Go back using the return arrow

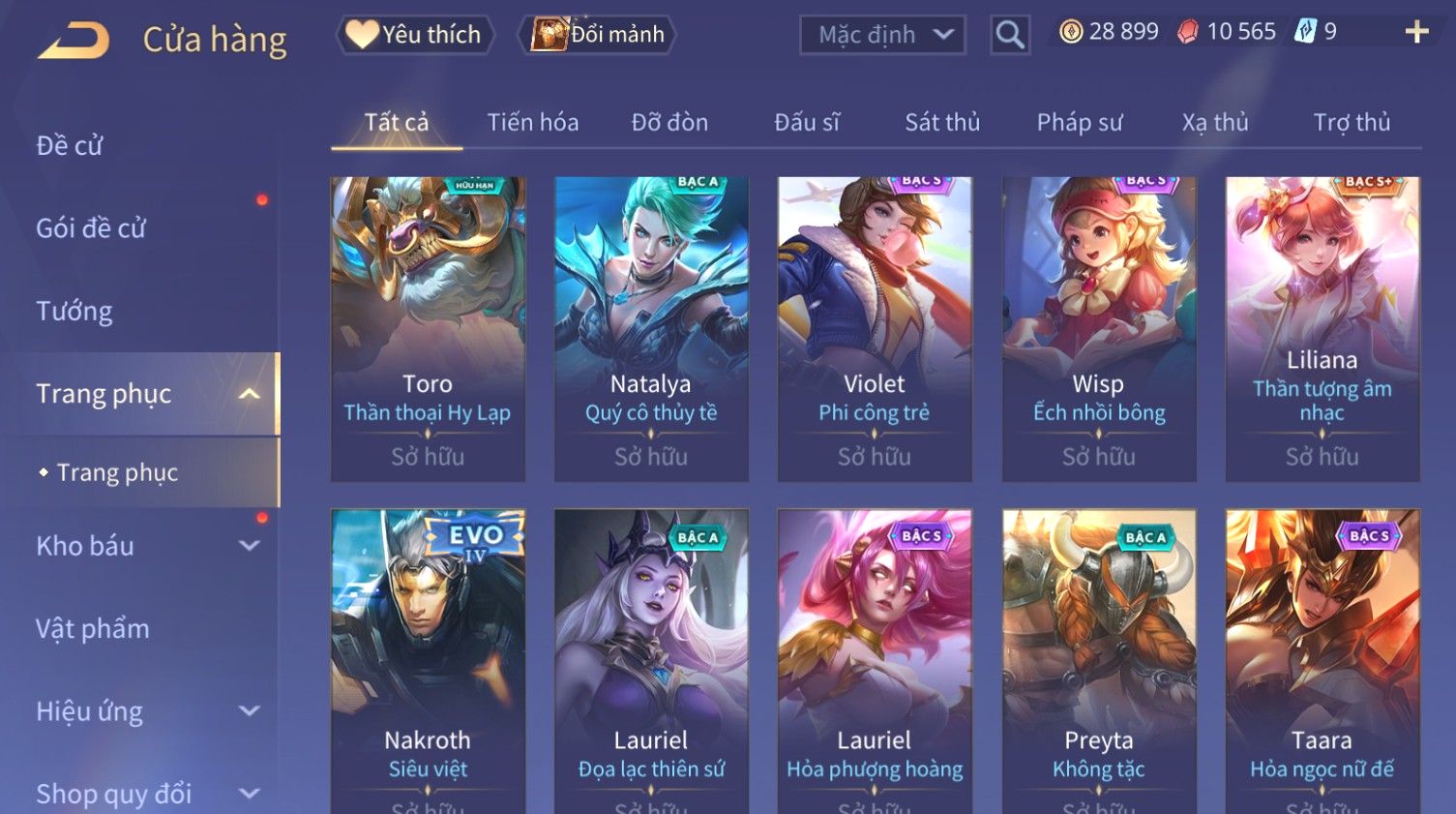coord(74,40)
